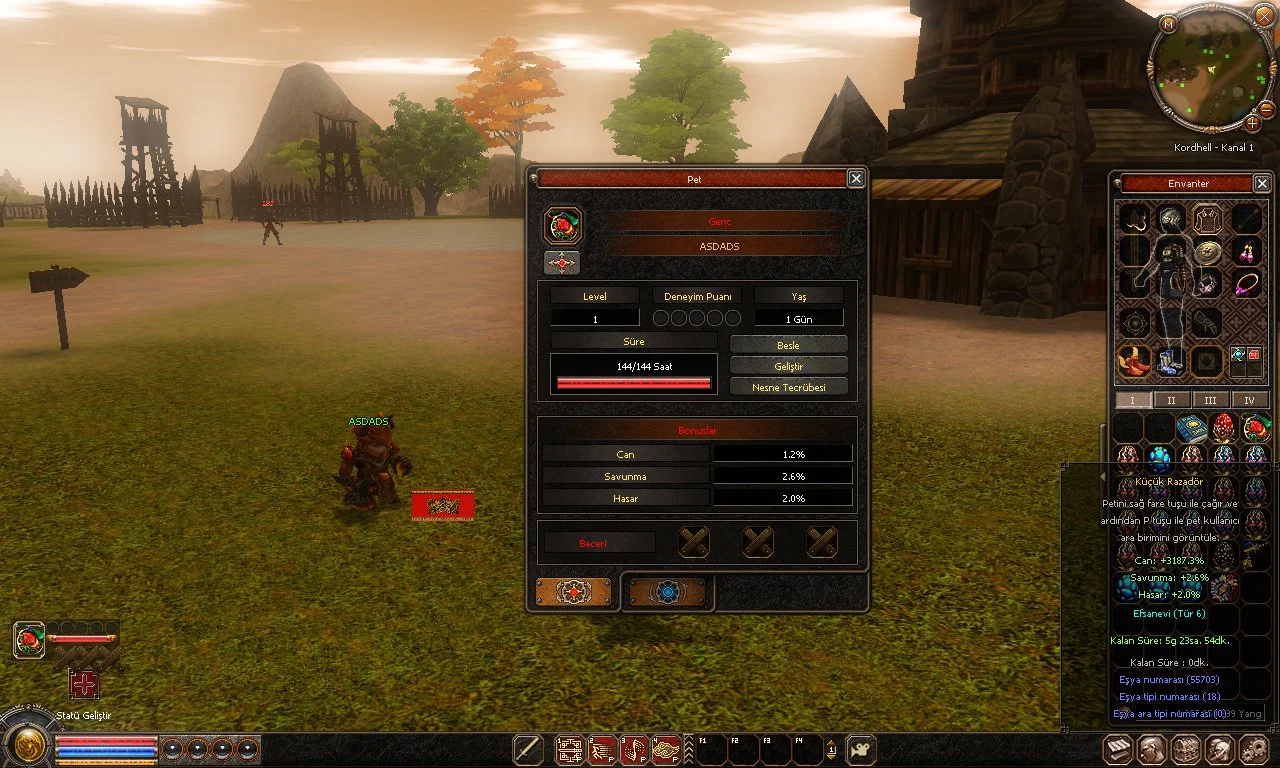This screenshot has height=768, width=1280.
Task: Switch to inventory page III
Action: click(1210, 400)
